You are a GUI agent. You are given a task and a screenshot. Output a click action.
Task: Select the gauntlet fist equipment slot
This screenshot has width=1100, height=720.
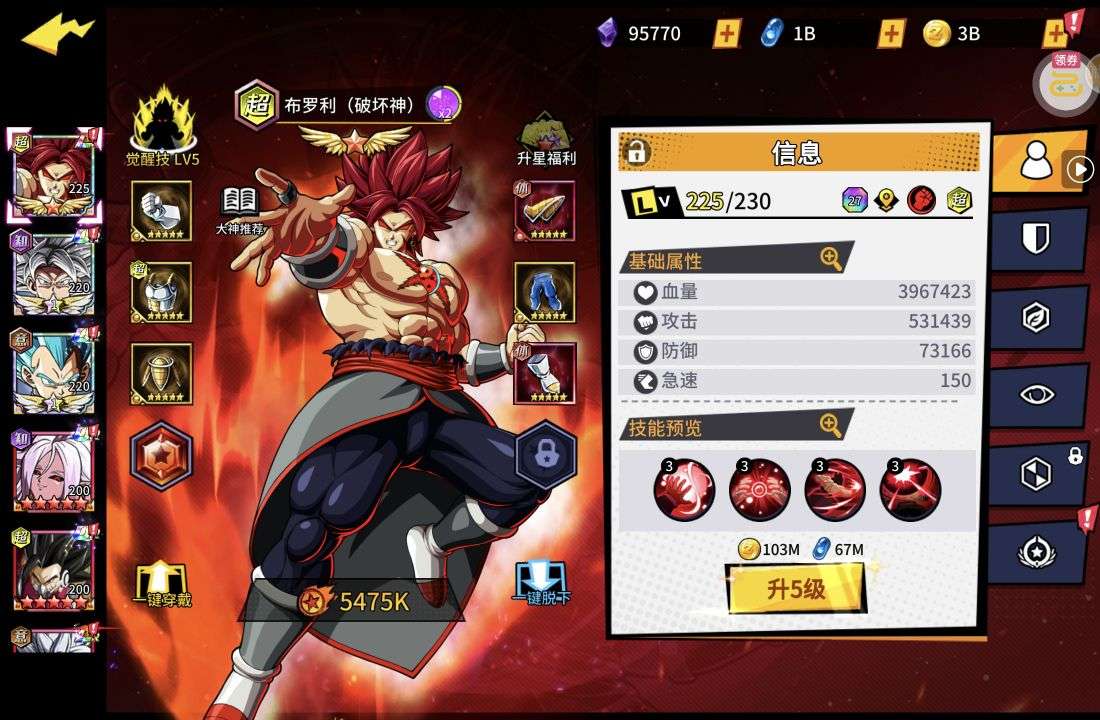[161, 211]
